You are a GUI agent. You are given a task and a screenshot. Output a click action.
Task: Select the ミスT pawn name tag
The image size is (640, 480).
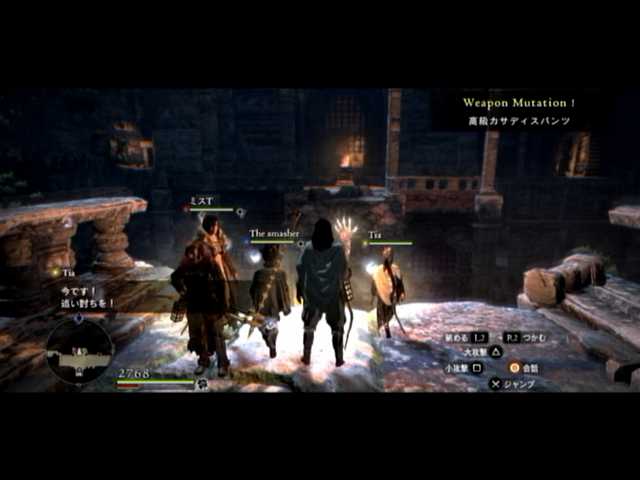tap(201, 201)
